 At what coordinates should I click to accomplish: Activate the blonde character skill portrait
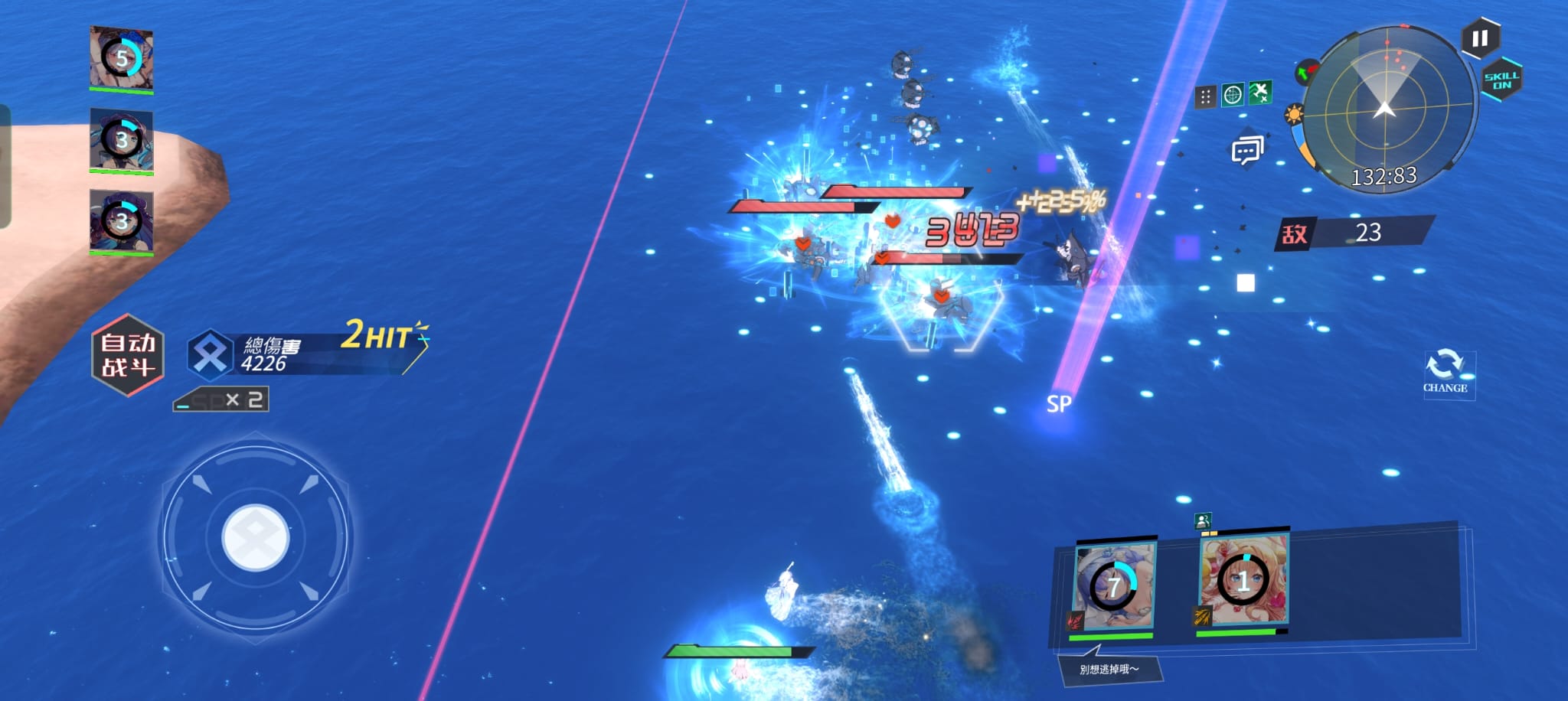tap(1243, 581)
